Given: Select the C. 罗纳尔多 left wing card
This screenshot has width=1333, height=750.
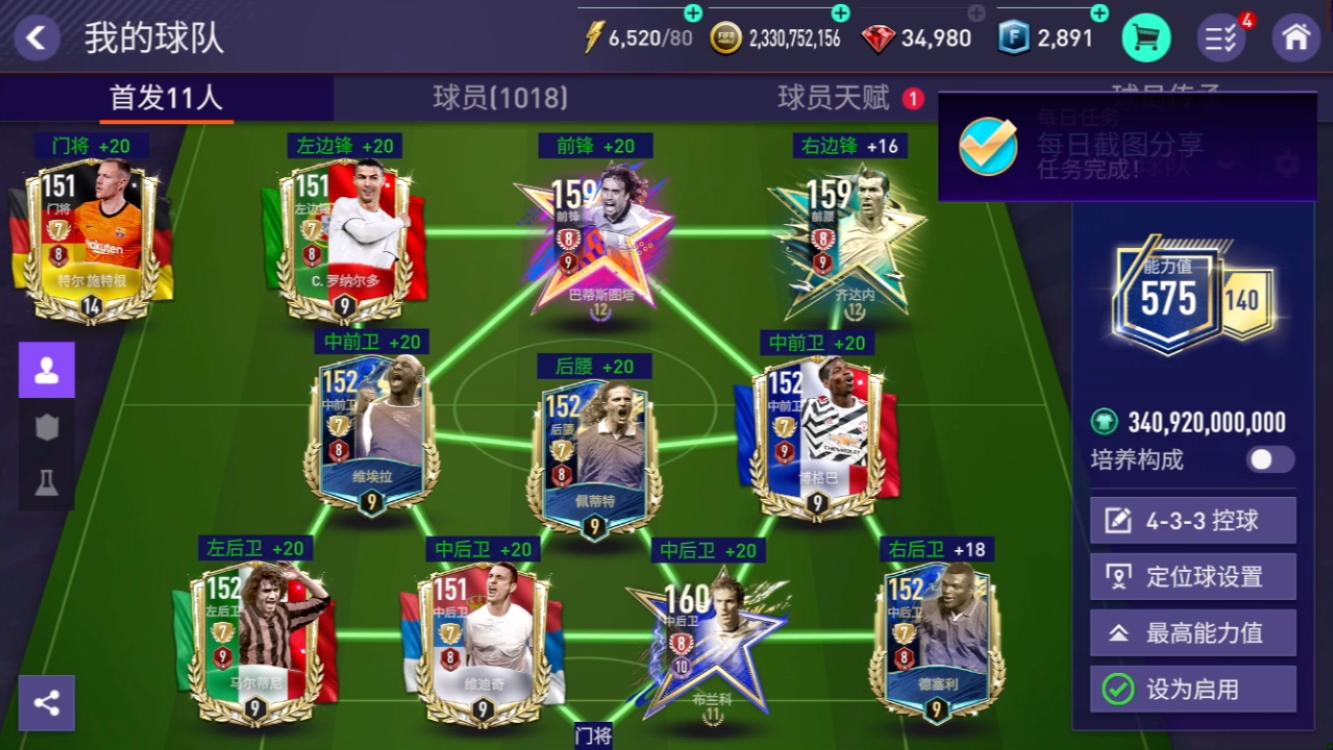Looking at the screenshot, I should tap(345, 240).
